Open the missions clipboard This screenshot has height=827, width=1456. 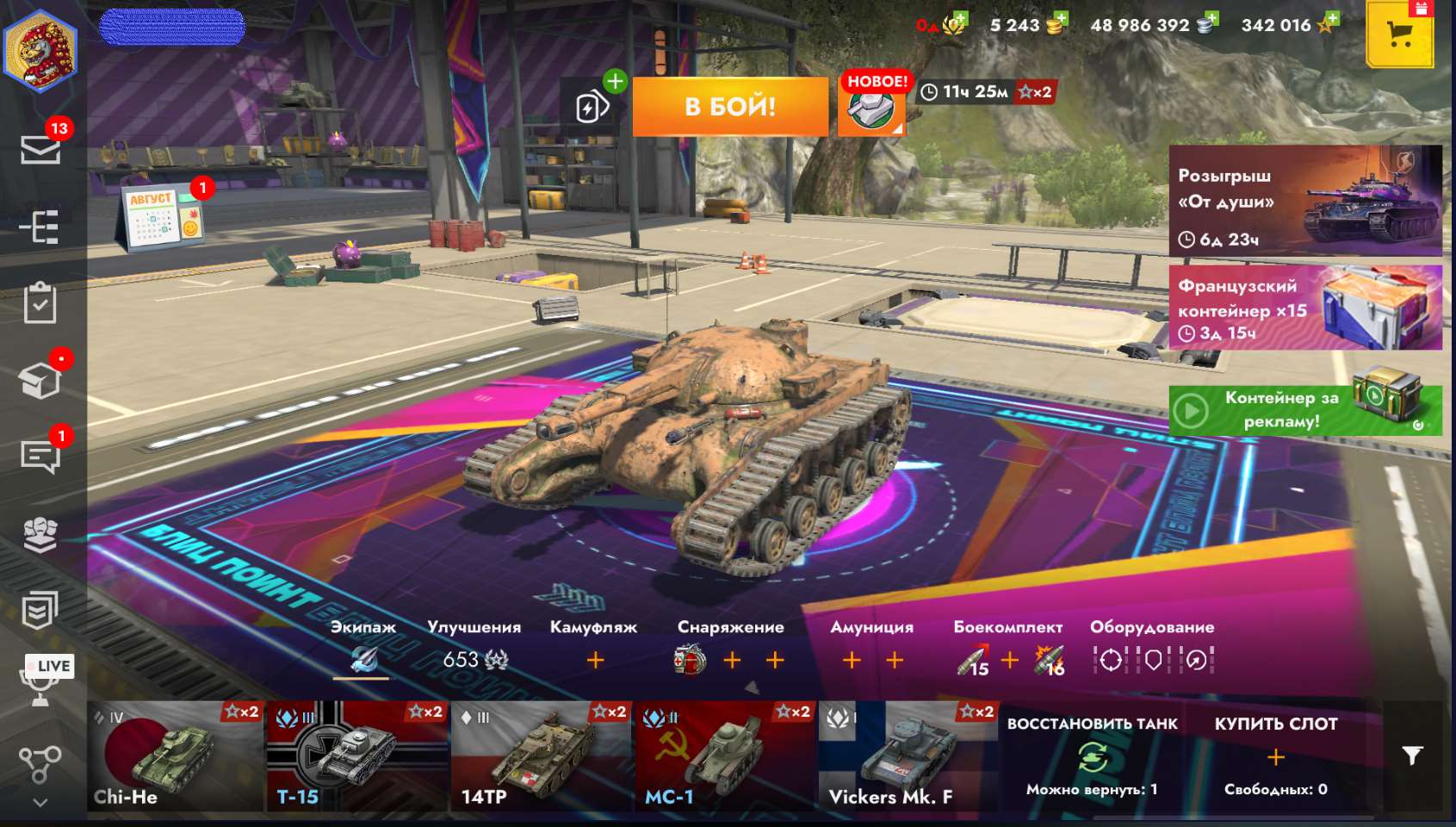[x=40, y=303]
